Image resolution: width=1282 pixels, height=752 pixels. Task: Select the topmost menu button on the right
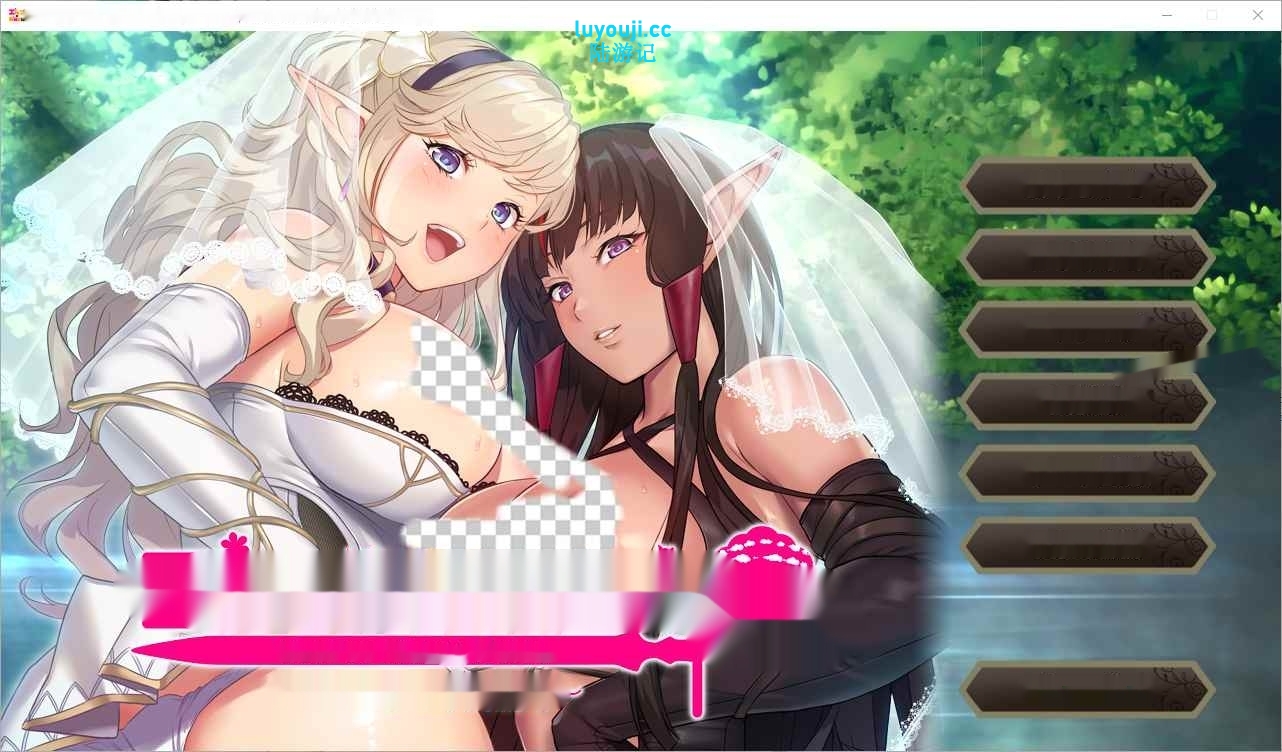click(x=1087, y=186)
